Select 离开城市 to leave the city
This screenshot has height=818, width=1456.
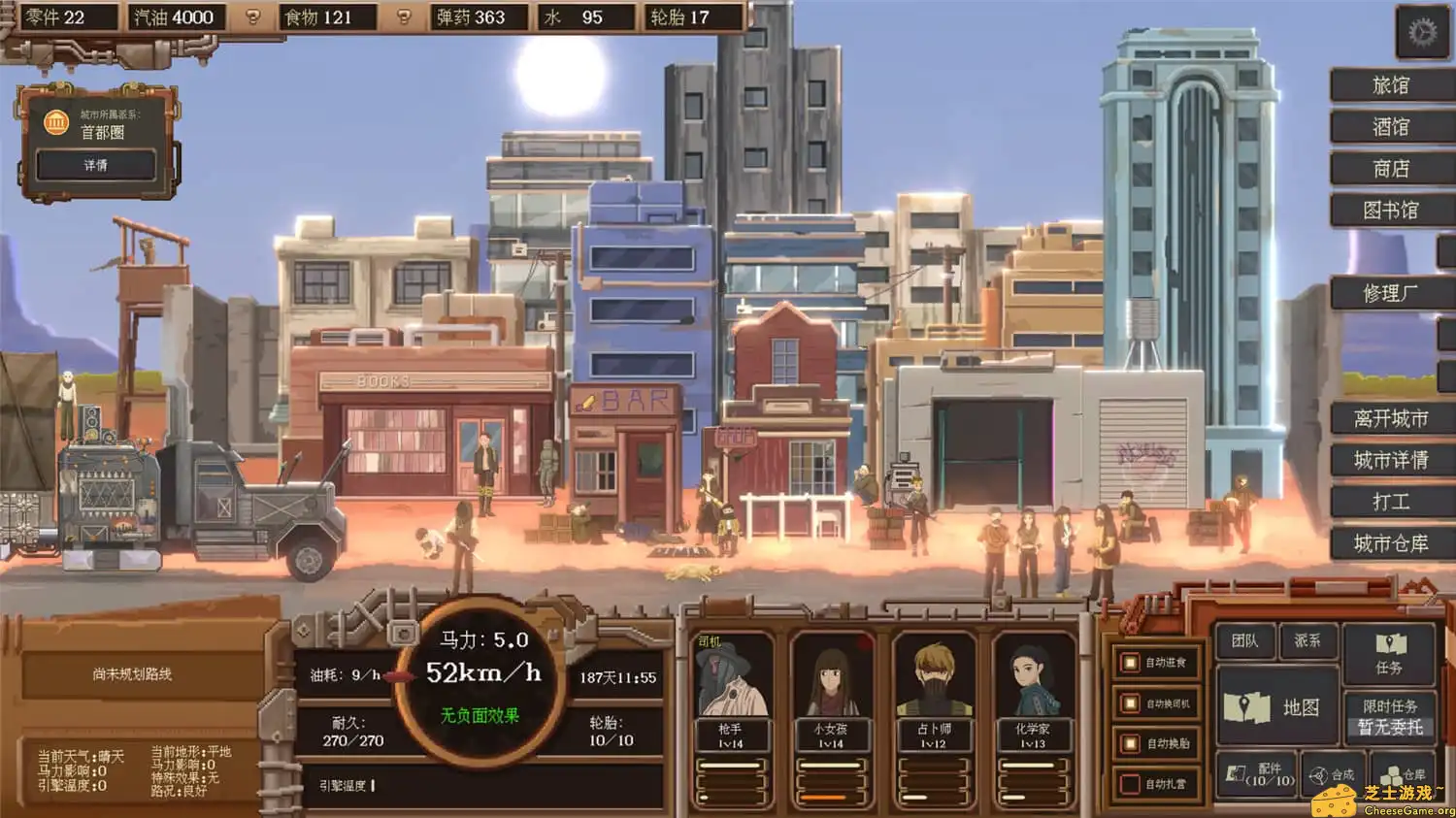tap(1391, 417)
